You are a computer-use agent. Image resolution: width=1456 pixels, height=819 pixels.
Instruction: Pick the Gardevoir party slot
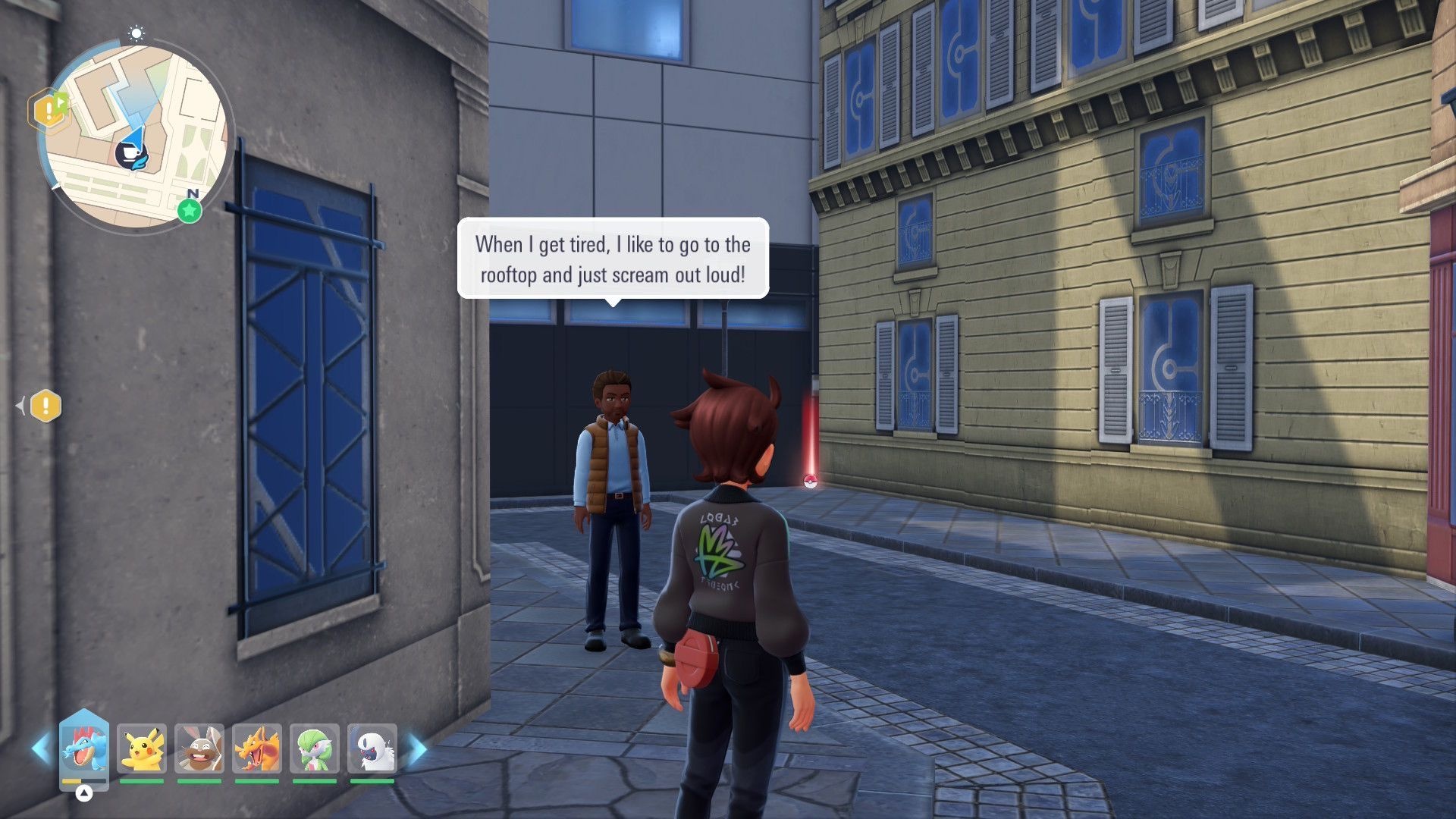coord(315,749)
